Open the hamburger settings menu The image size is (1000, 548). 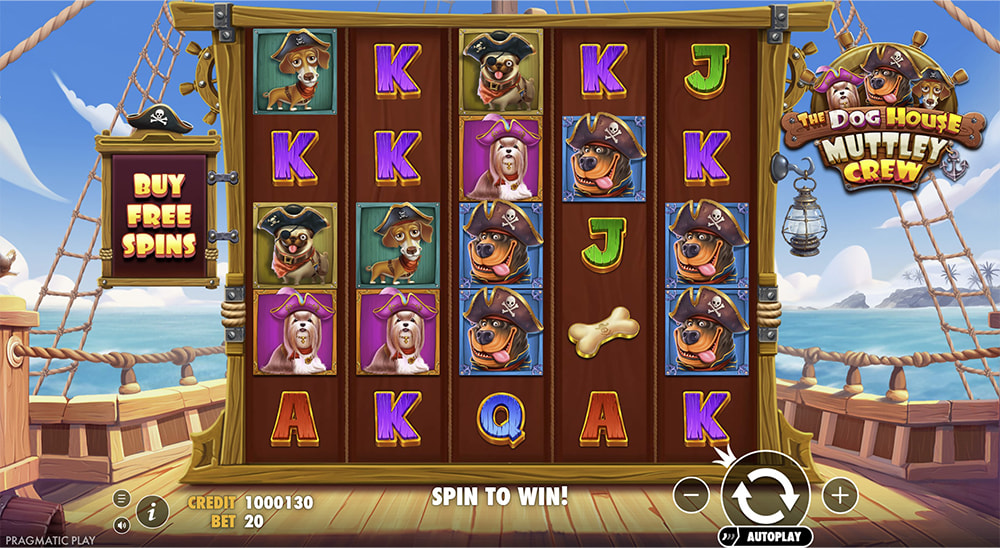coord(122,498)
